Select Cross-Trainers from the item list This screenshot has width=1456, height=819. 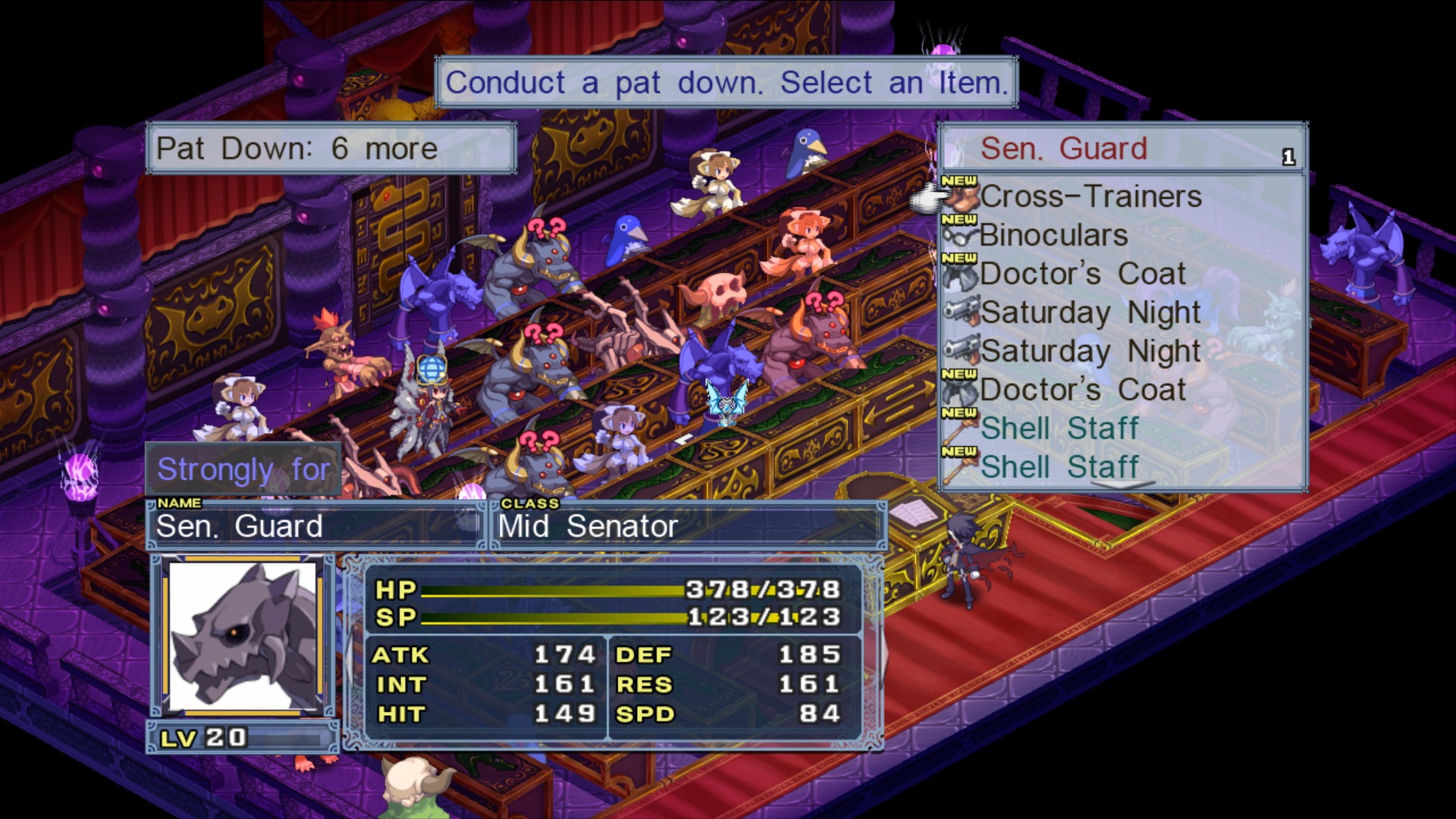click(x=1090, y=197)
